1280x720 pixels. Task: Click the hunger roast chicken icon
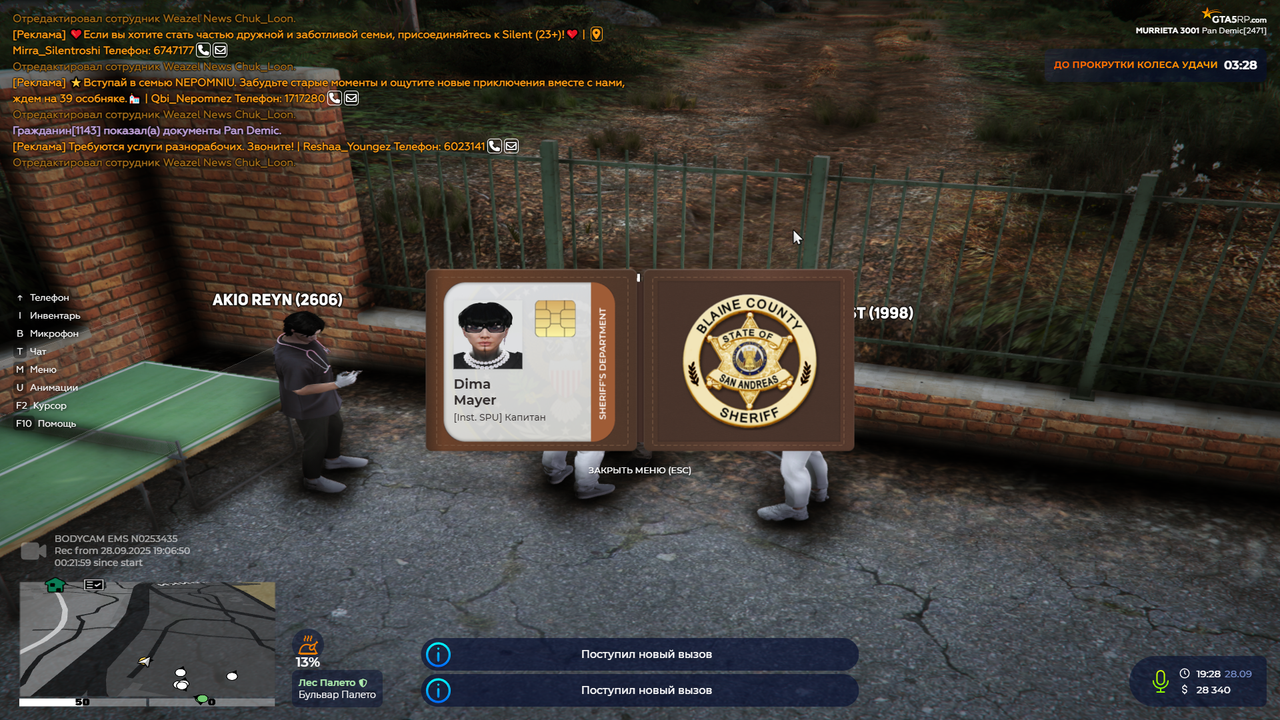(307, 643)
